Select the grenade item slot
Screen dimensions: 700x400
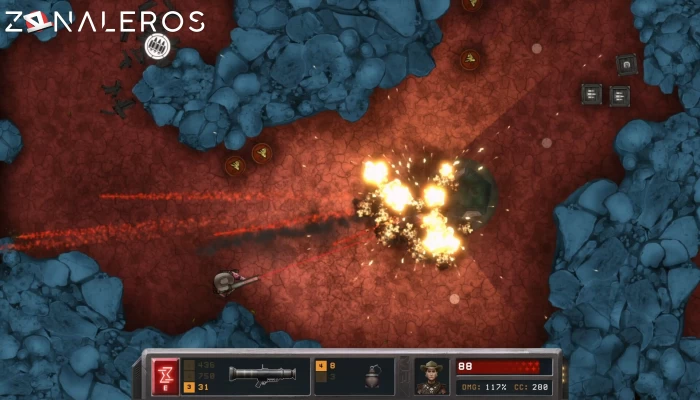372,376
